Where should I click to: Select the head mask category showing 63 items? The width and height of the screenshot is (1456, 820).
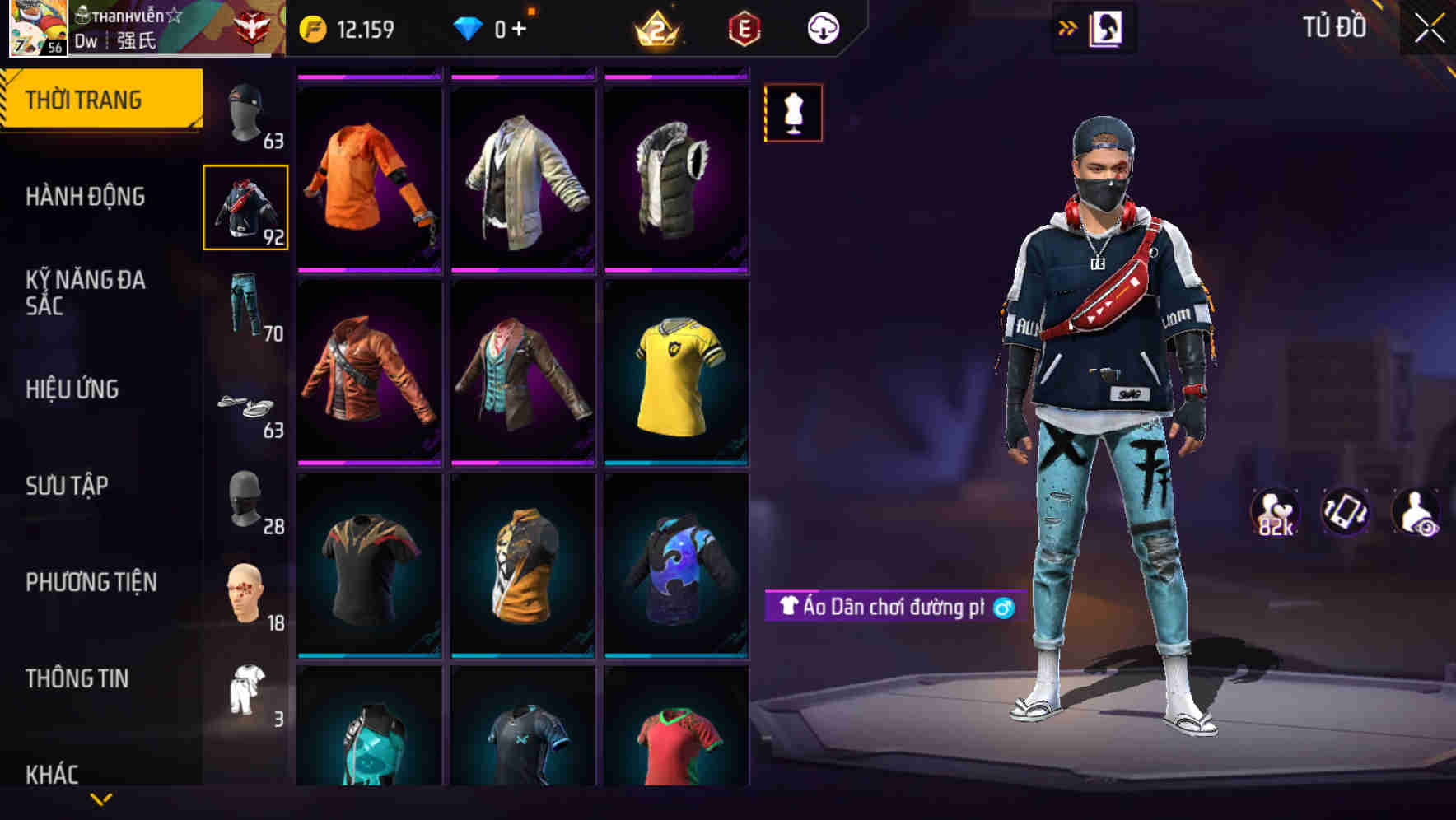point(245,114)
